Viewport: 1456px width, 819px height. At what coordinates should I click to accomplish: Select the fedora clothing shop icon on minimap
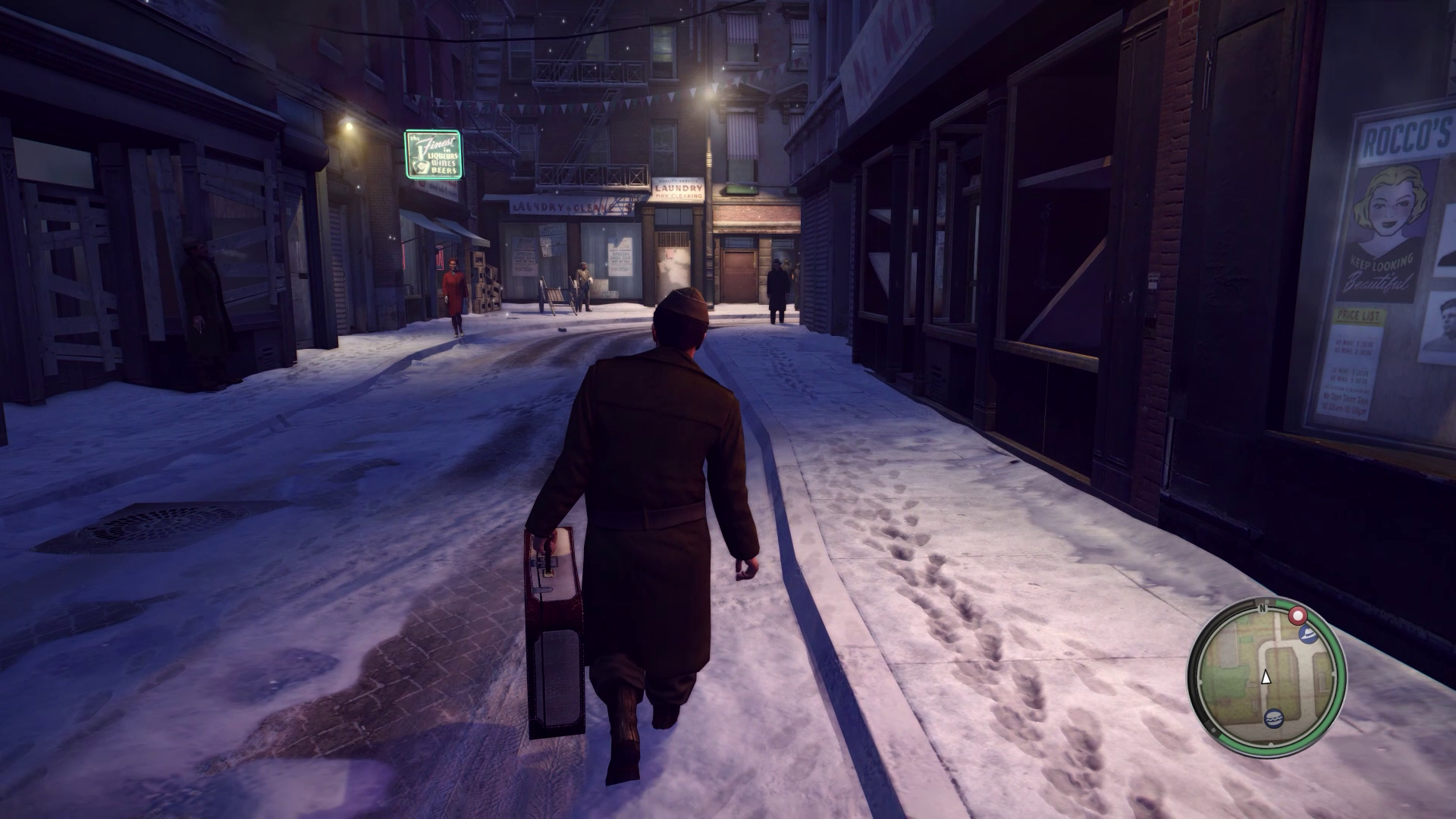1307,635
